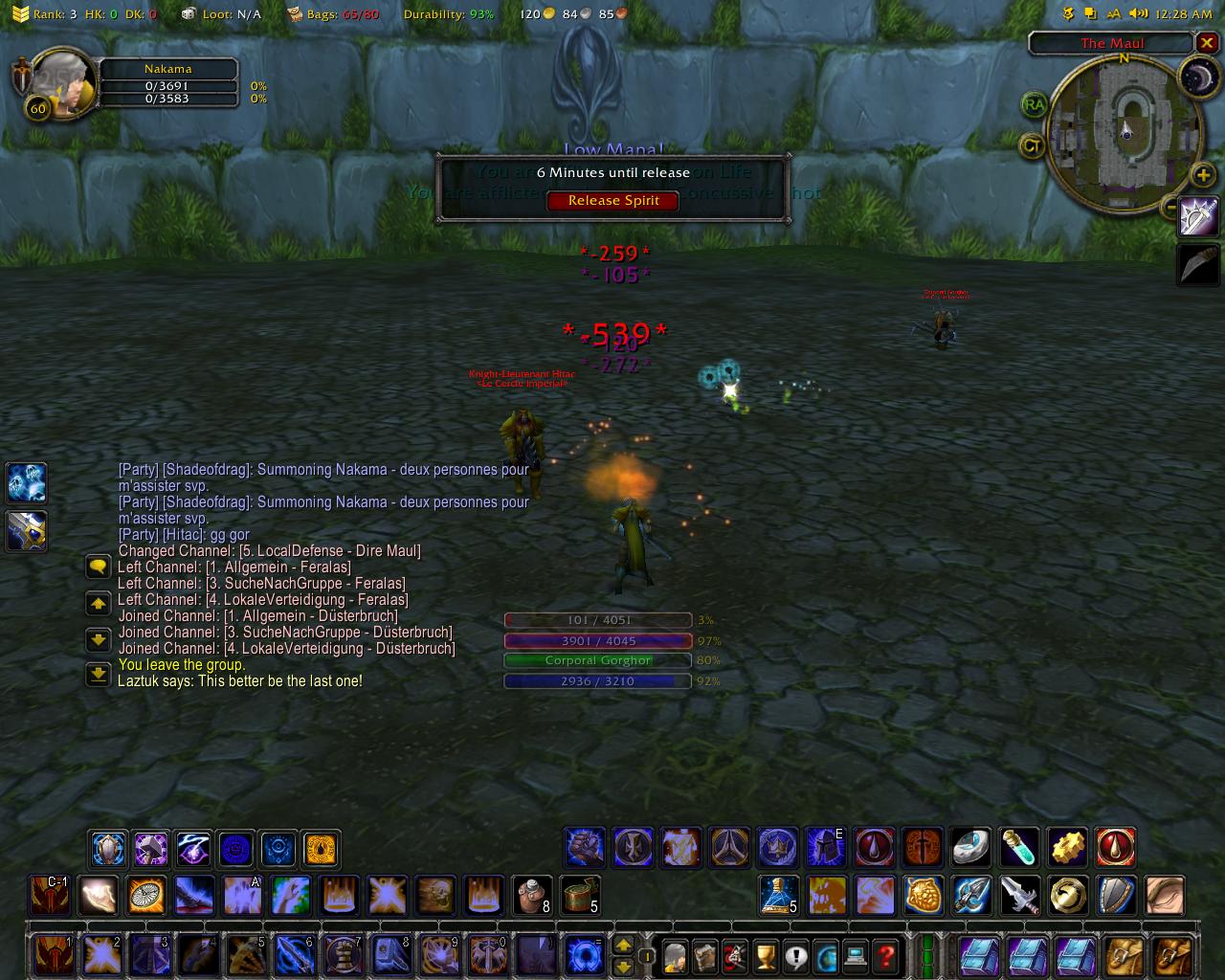Open the RA addon minimap button
Image resolution: width=1225 pixels, height=980 pixels.
[x=1034, y=104]
